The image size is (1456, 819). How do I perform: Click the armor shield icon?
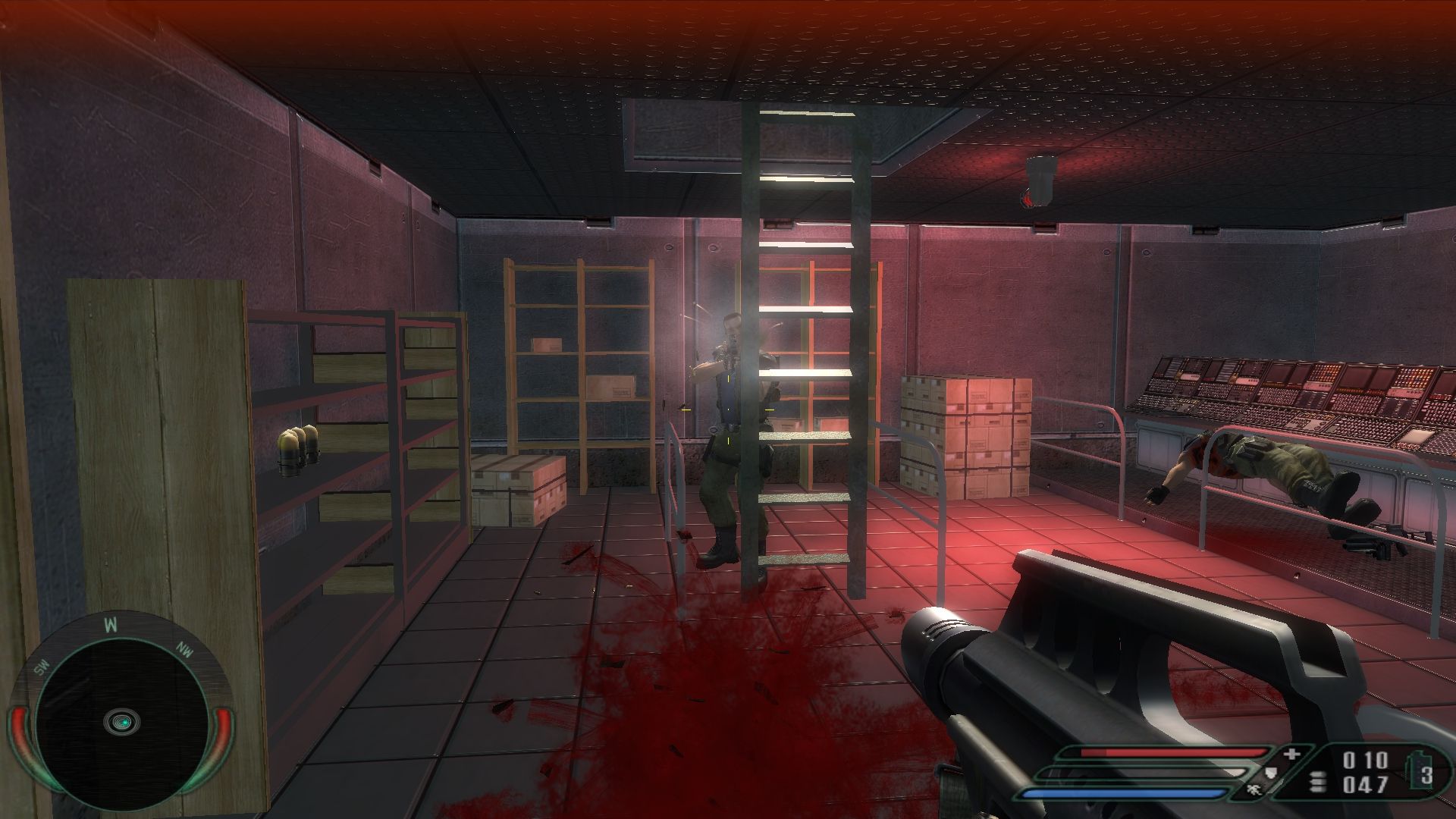[1272, 773]
